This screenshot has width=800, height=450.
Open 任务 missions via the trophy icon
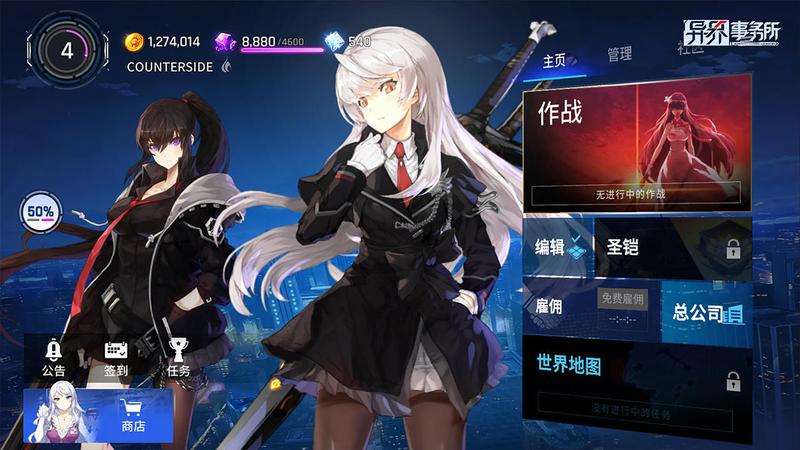pos(178,357)
